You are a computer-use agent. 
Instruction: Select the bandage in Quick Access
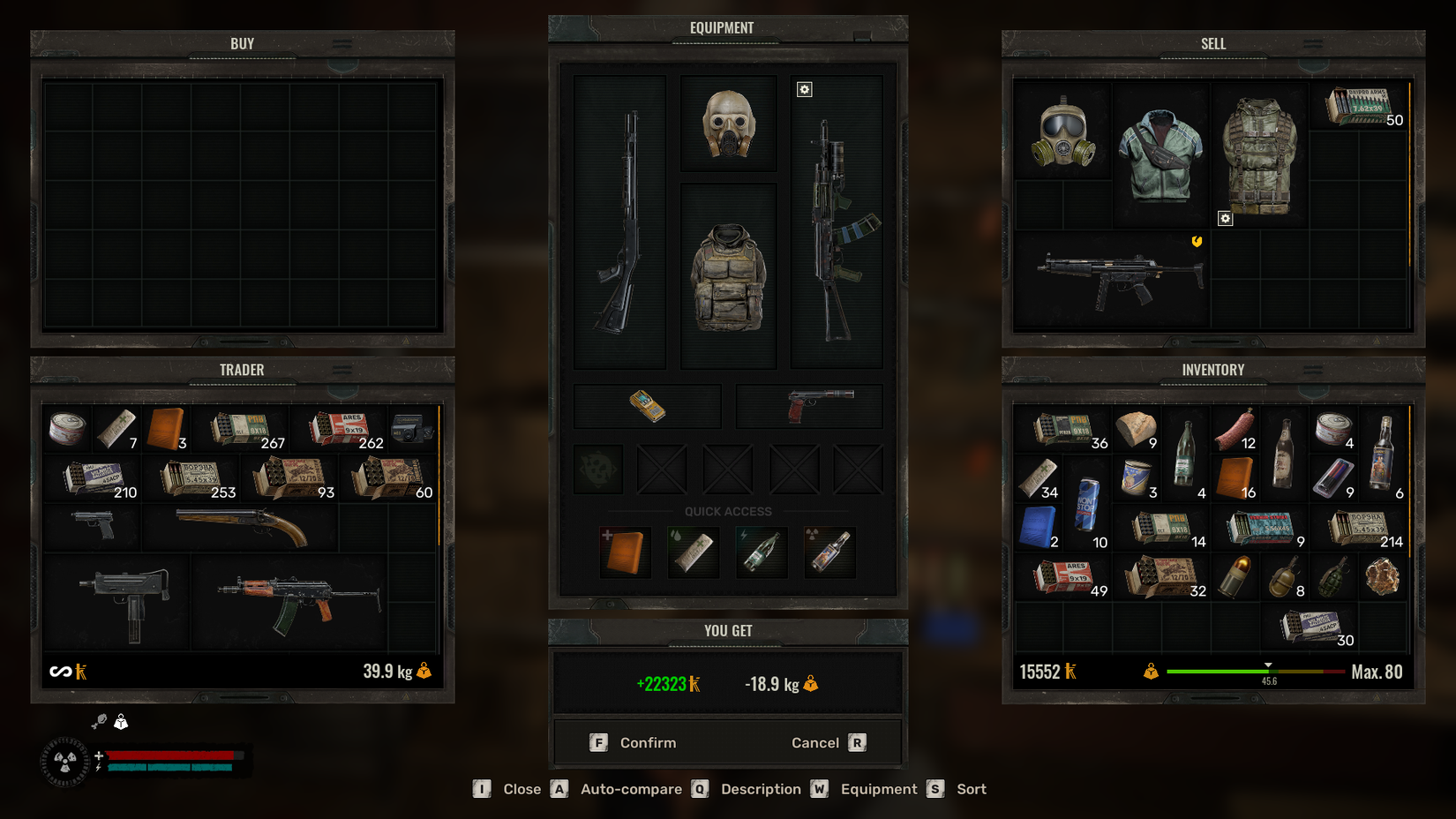[x=693, y=552]
